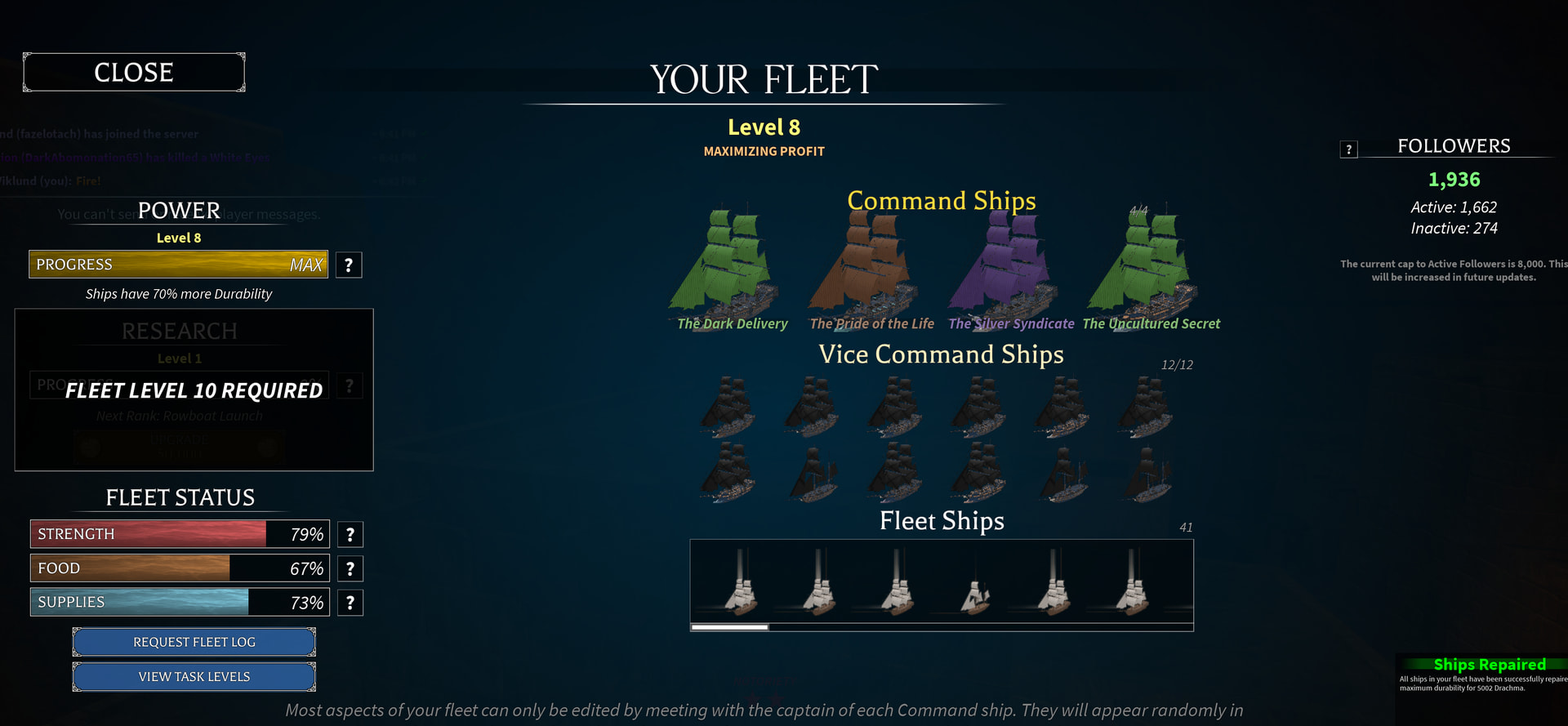
Task: Open help for Power progress
Action: pos(349,265)
